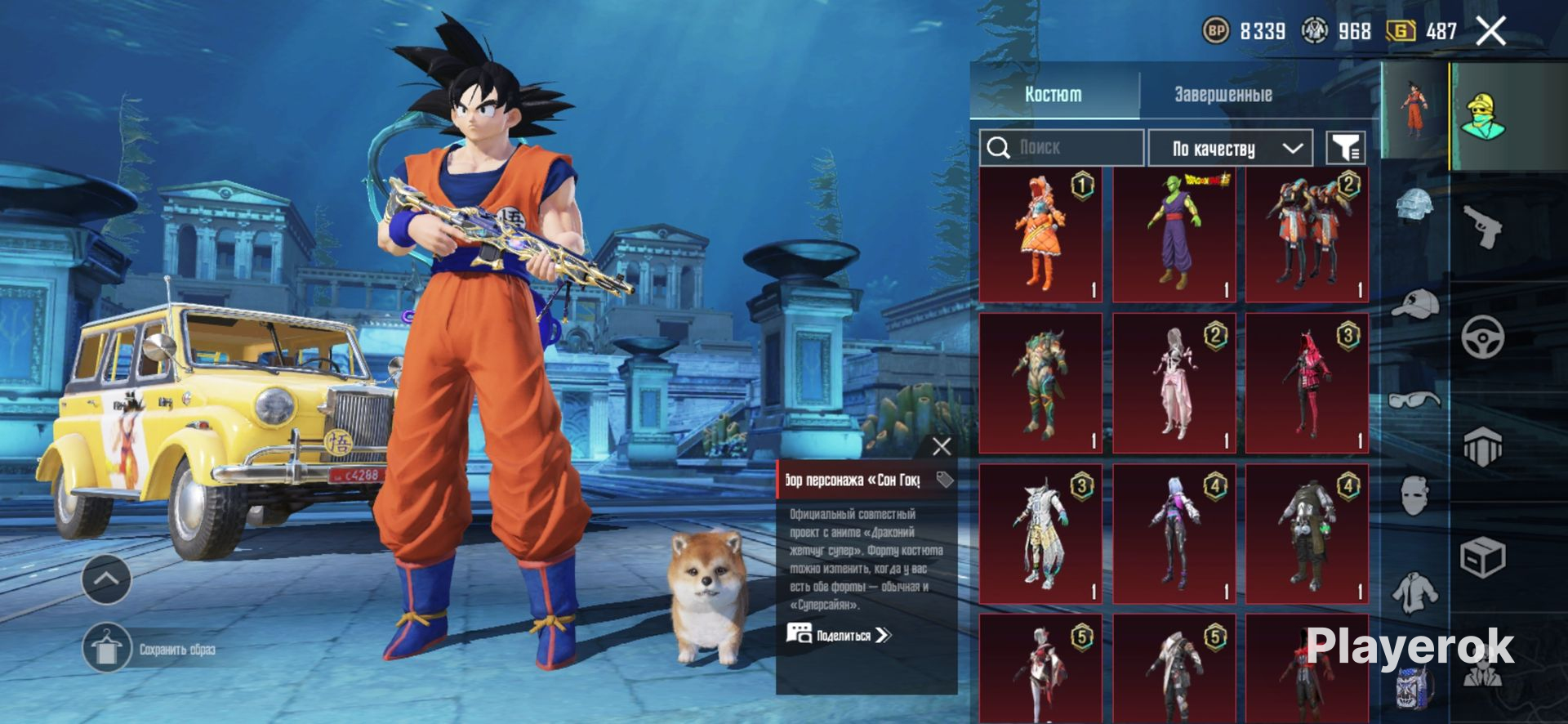Pick the red hooded costume

(1307, 384)
